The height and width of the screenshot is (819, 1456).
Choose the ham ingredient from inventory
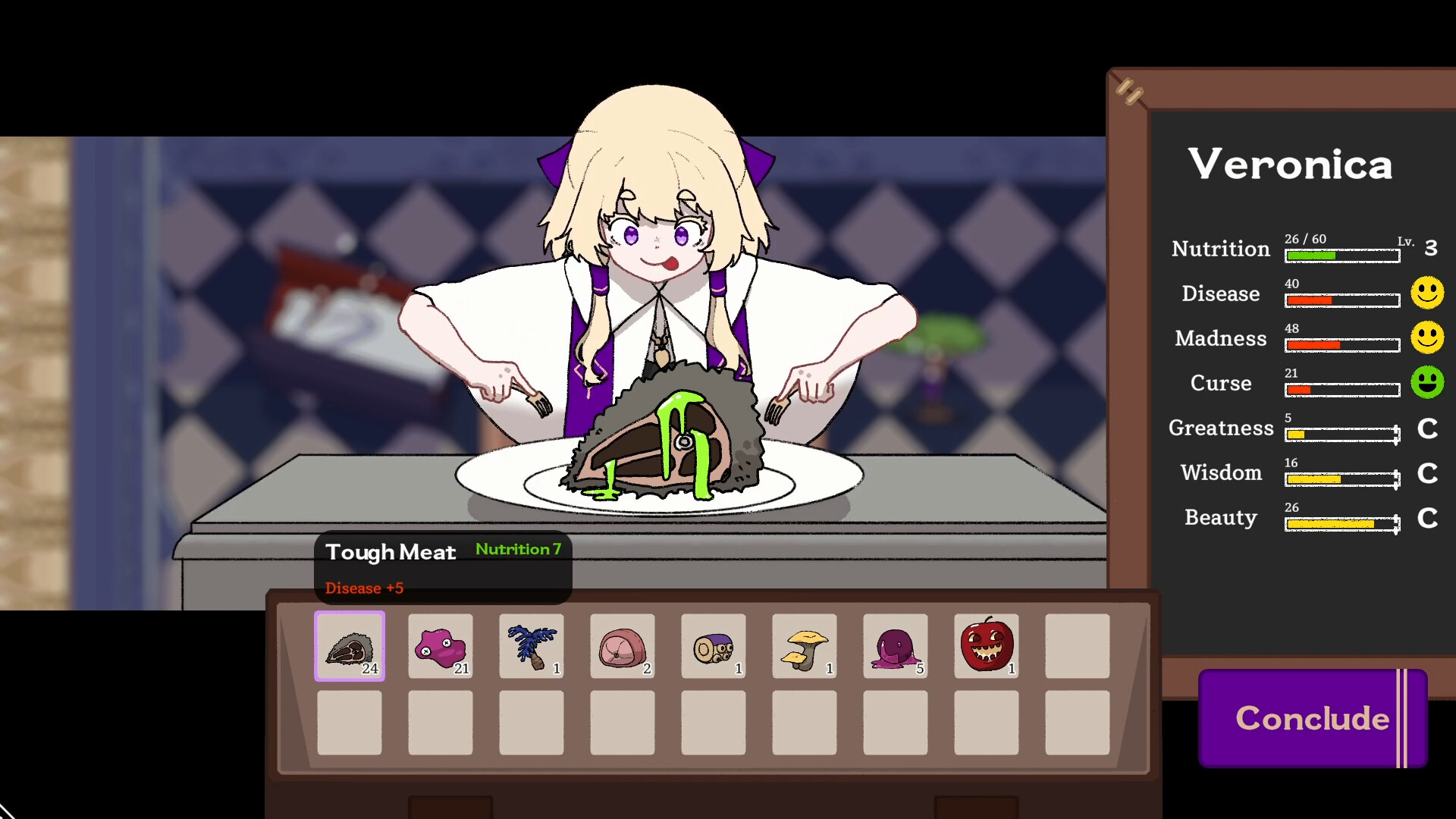[x=622, y=646]
